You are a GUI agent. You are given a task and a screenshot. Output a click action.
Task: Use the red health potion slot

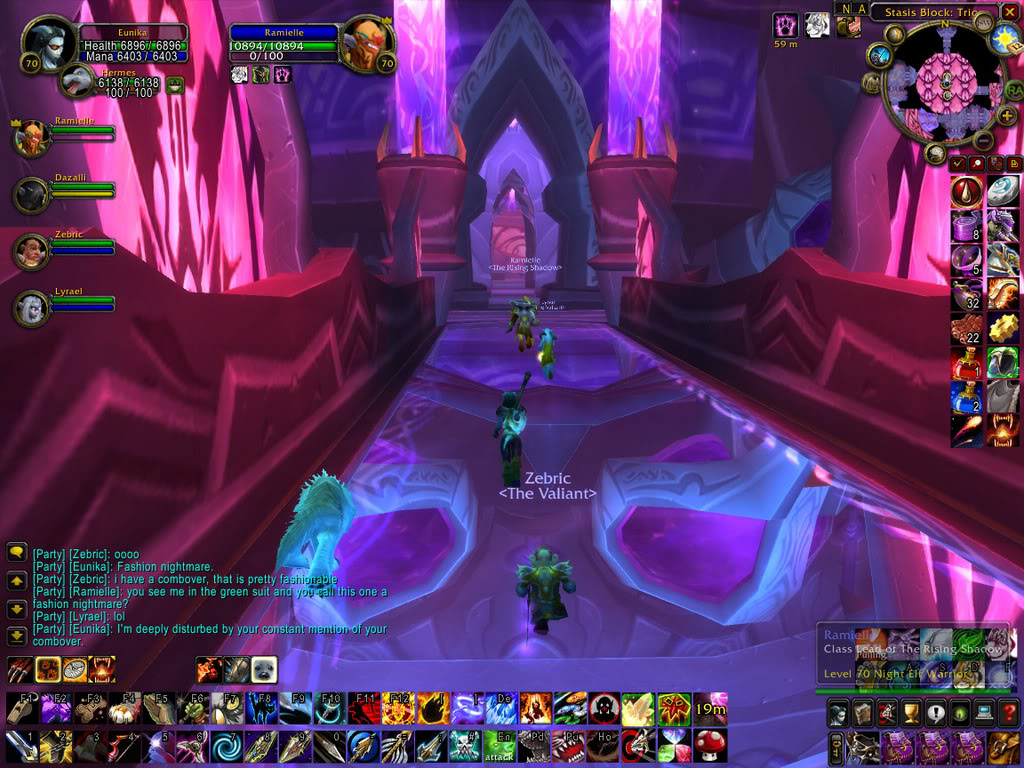(x=967, y=362)
